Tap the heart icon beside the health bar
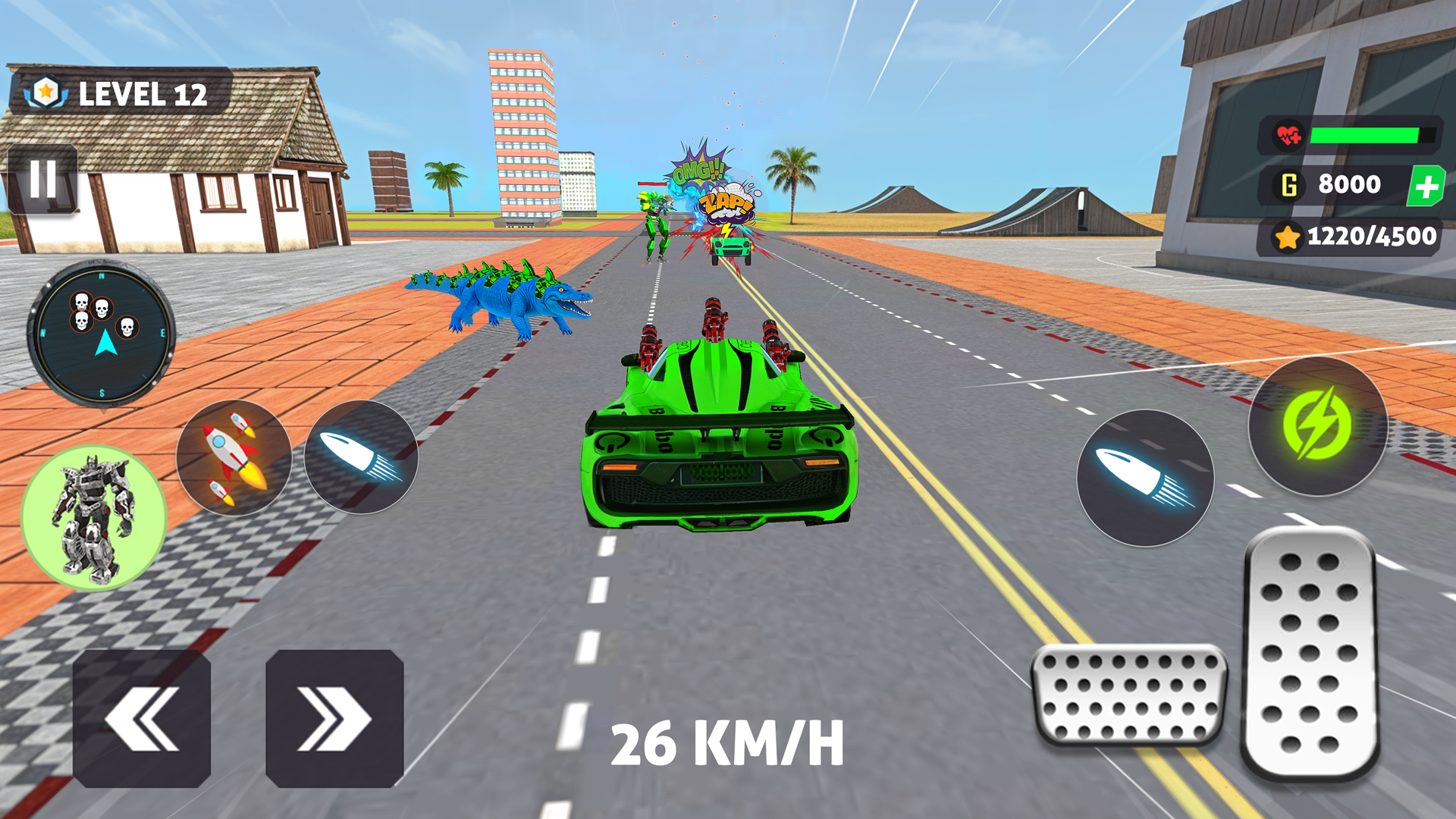 coord(1289,136)
